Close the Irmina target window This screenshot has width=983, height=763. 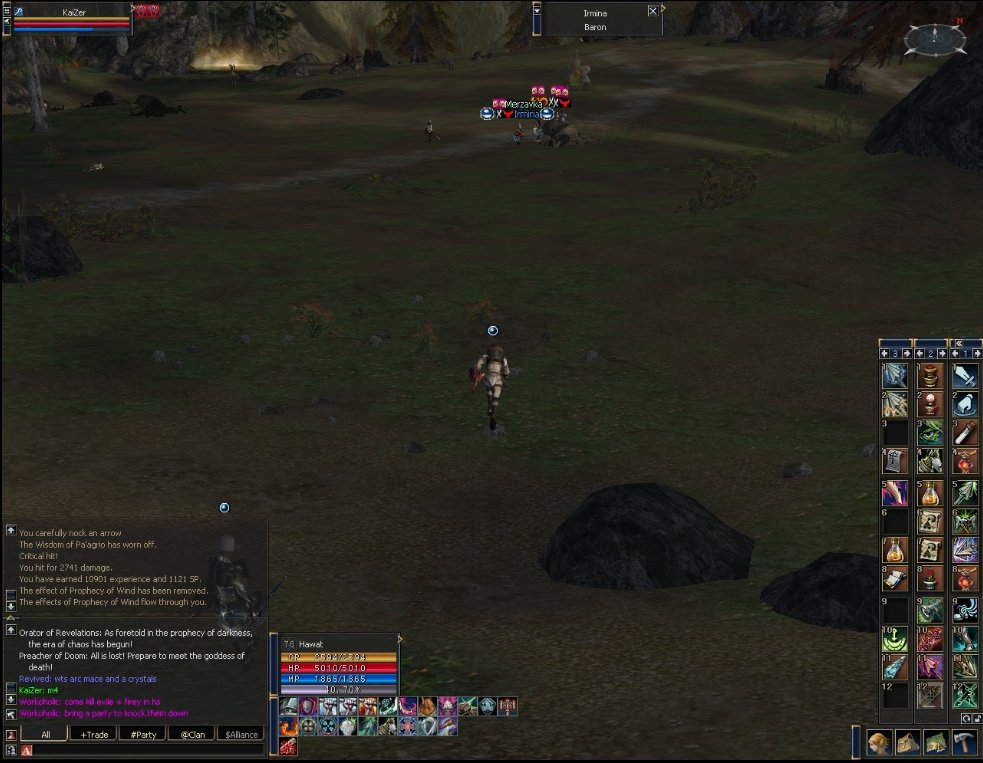click(x=653, y=11)
